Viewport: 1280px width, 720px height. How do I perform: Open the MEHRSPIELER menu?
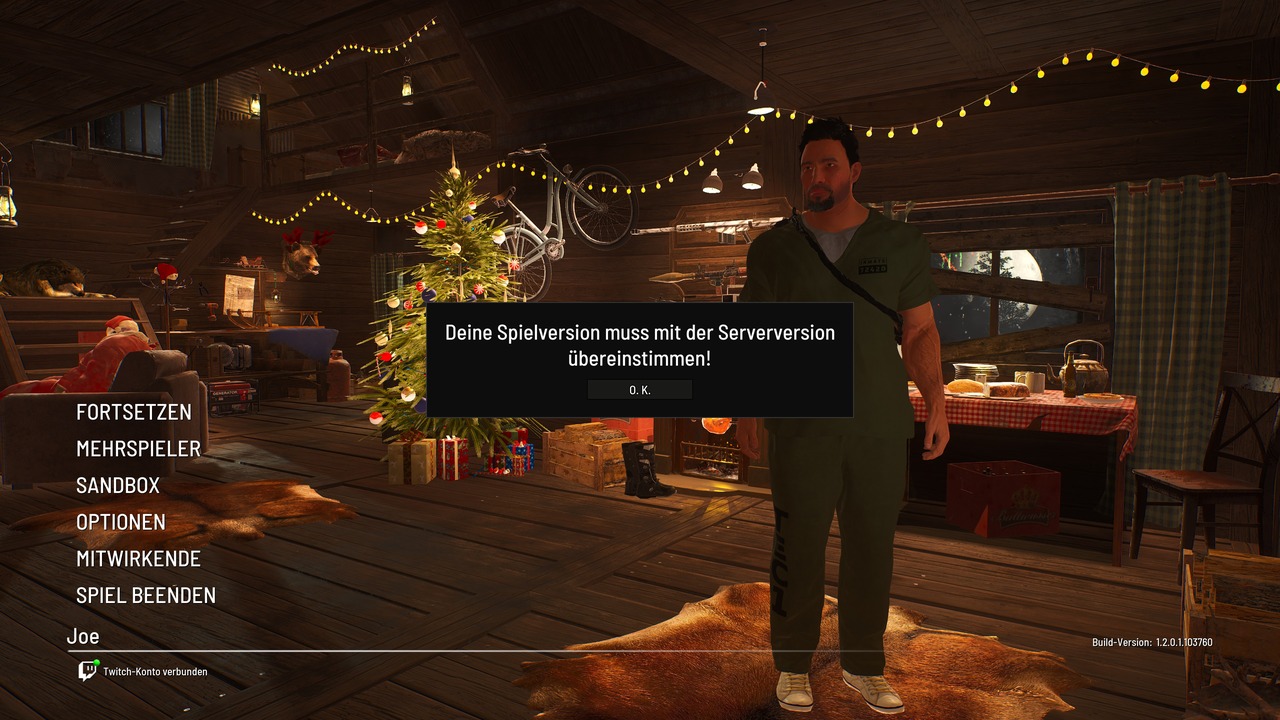click(x=138, y=449)
